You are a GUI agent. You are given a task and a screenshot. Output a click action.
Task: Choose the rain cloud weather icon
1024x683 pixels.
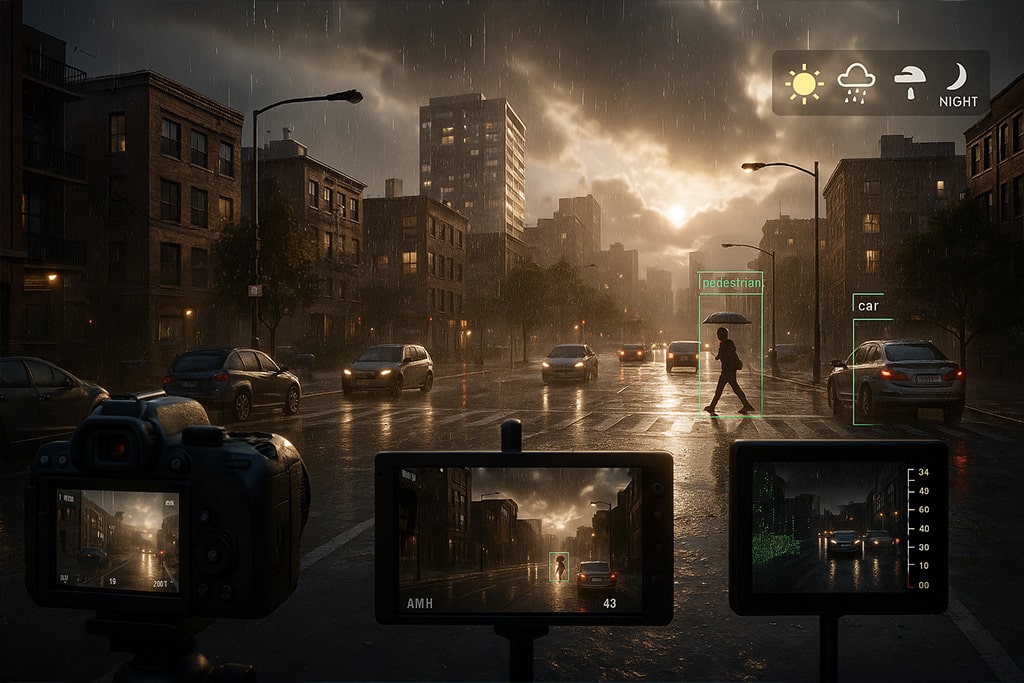856,83
